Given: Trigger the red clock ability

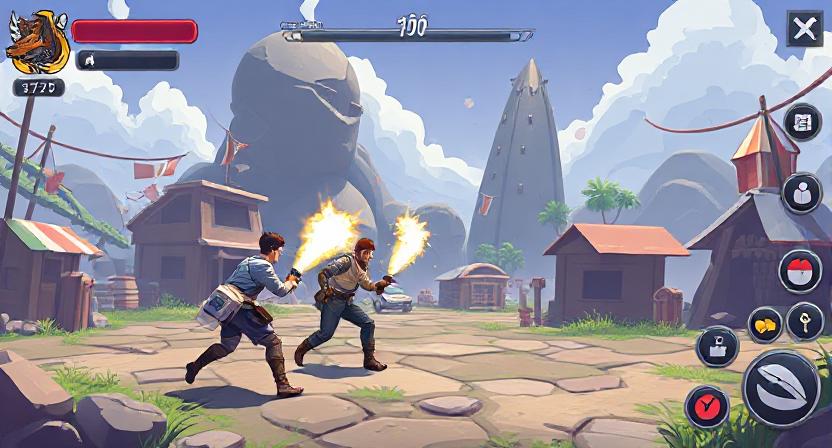Looking at the screenshot, I should 707,406.
